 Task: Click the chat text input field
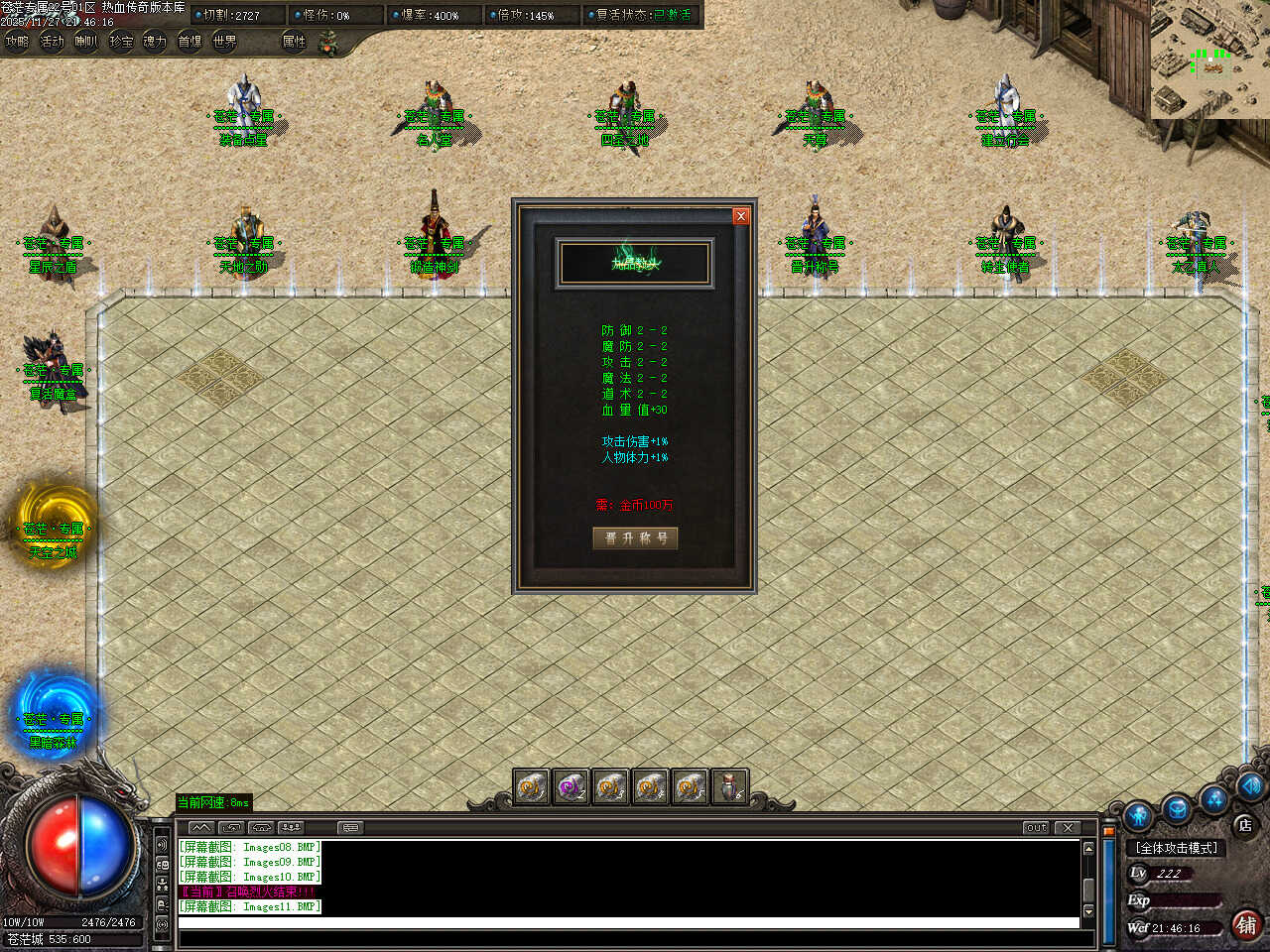pyautogui.click(x=628, y=923)
